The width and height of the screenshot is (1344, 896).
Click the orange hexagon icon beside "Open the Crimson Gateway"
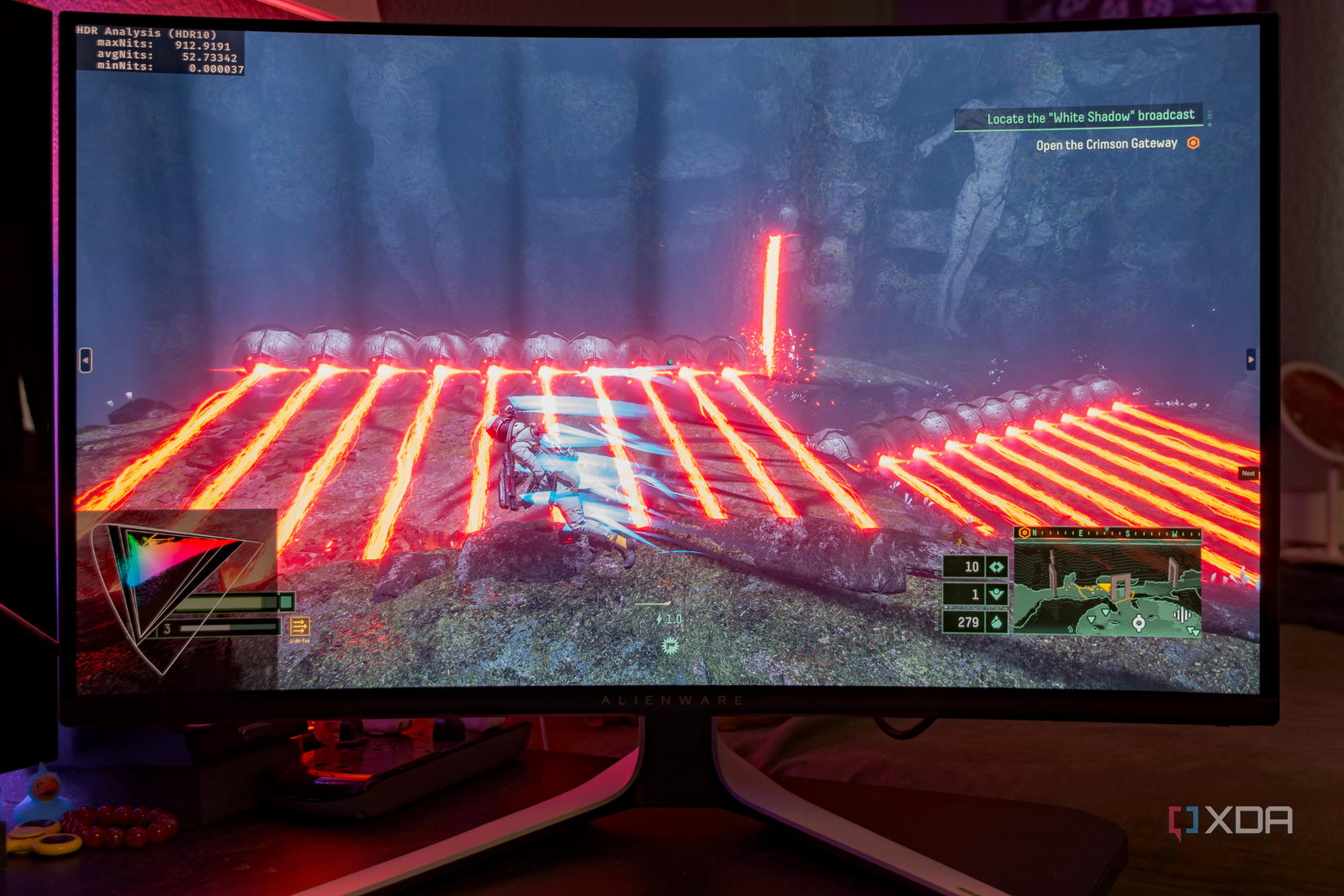(1192, 143)
